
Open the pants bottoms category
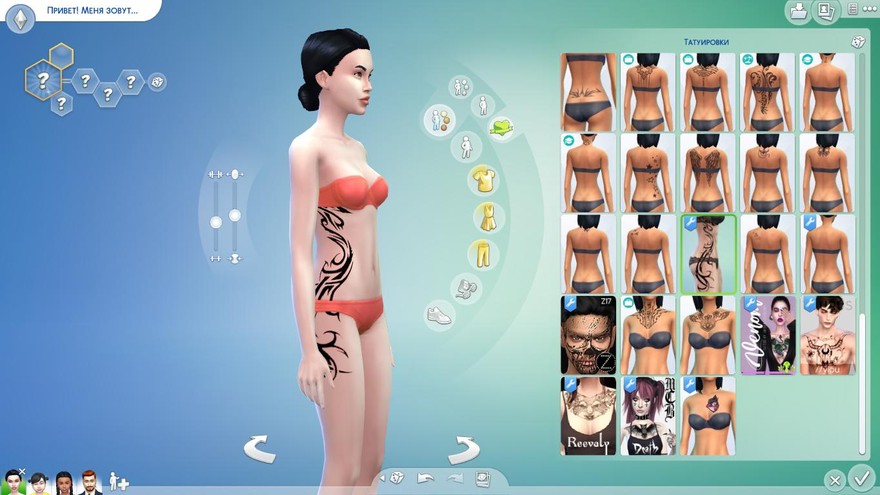[484, 253]
